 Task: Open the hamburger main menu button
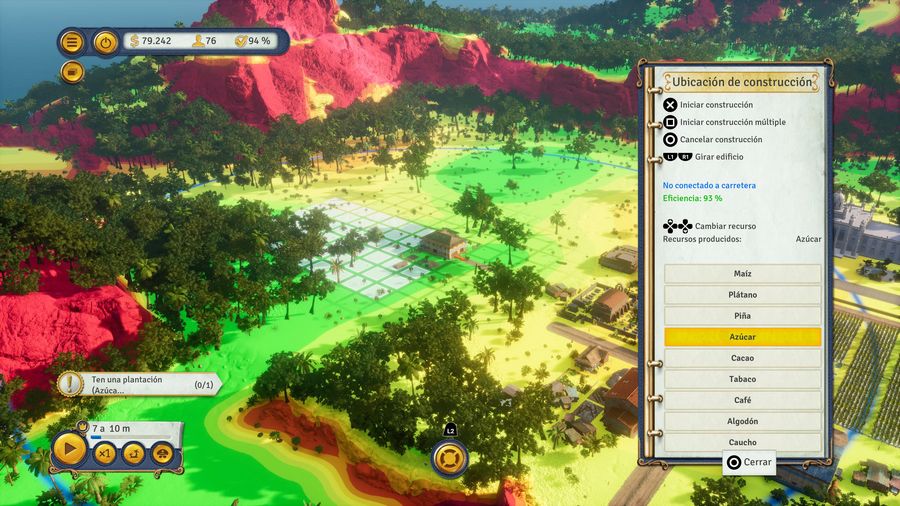71,42
